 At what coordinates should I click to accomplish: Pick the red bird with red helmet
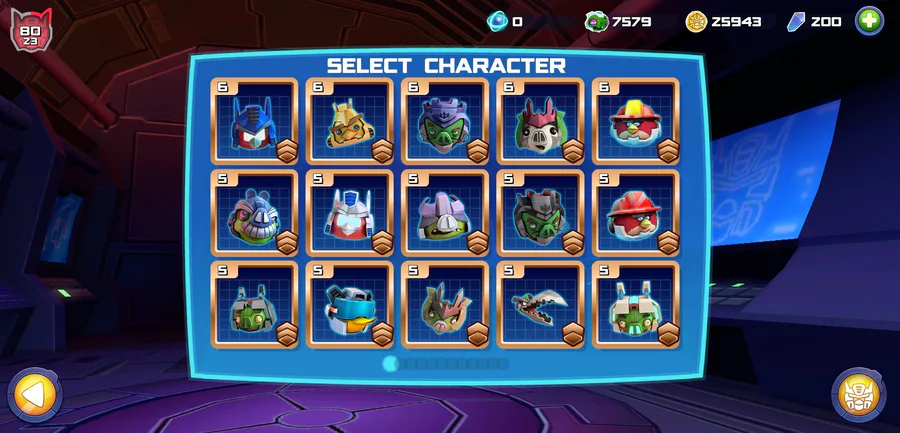click(635, 213)
